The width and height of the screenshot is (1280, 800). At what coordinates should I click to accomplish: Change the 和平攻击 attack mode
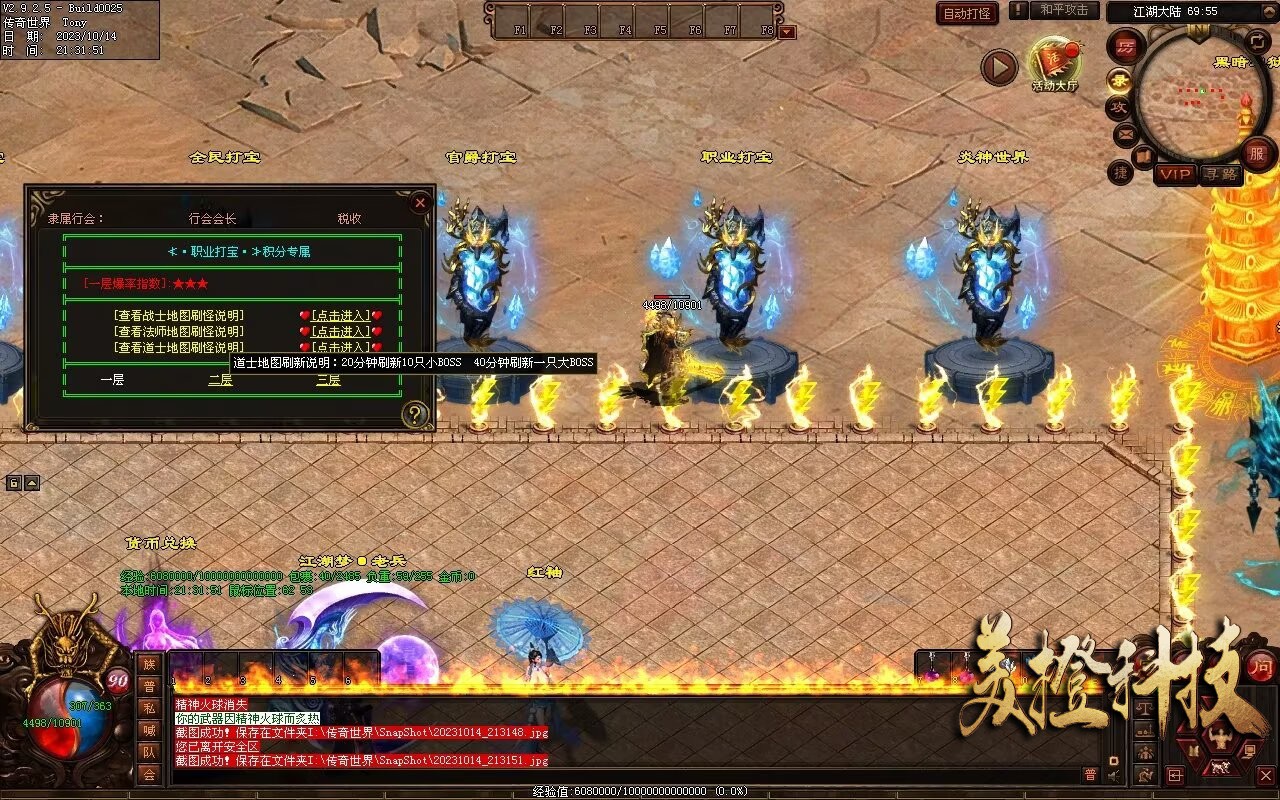(1063, 10)
